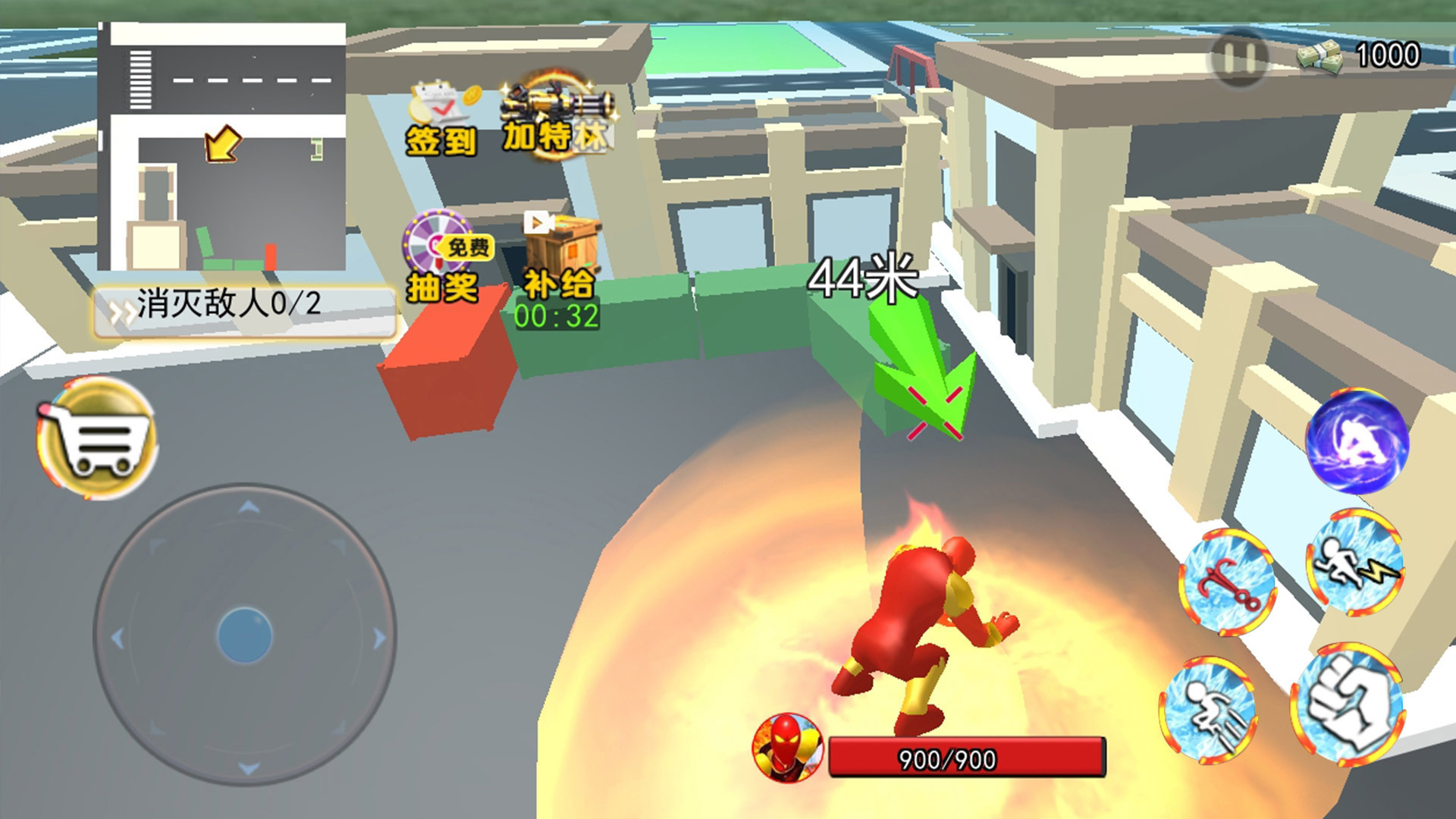Viewport: 1456px width, 819px height.
Task: Activate the purple energy orb skill
Action: coord(1356,442)
